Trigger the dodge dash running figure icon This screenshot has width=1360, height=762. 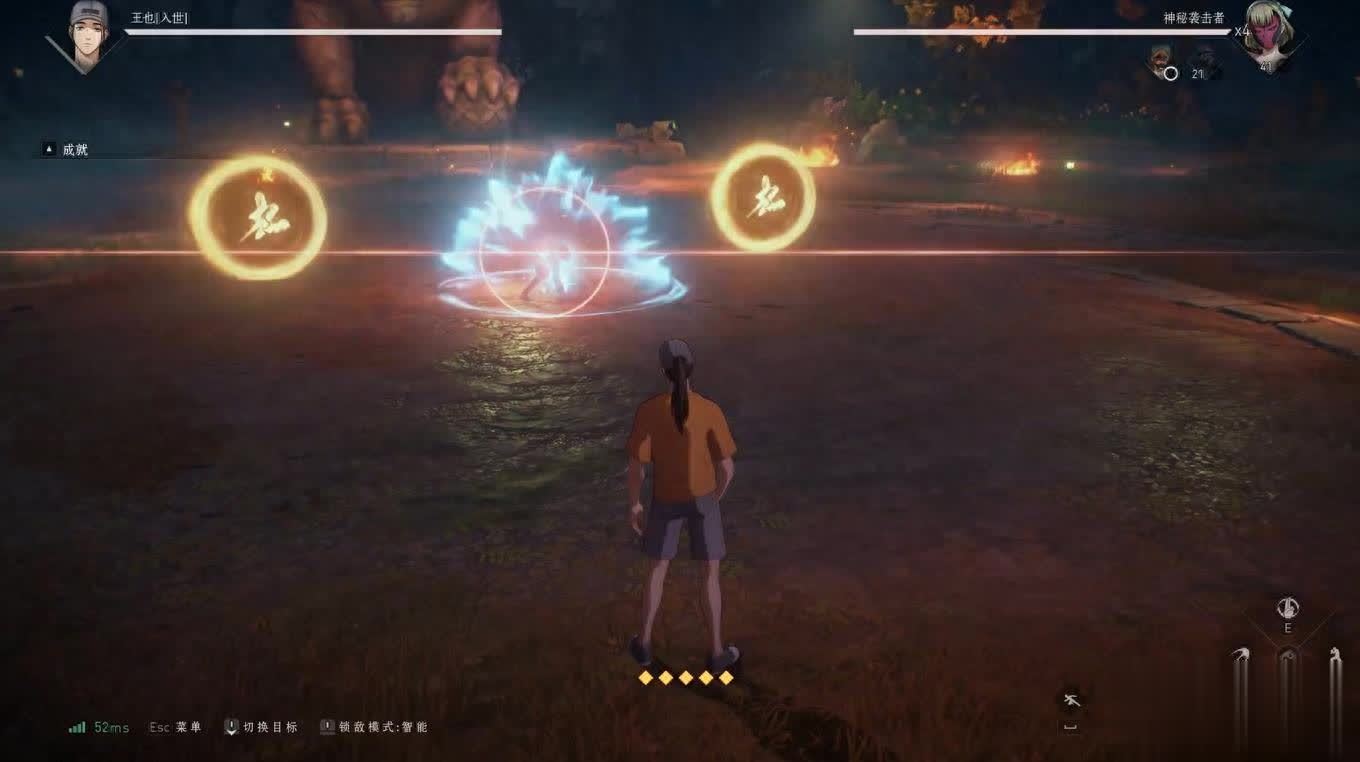[1071, 700]
